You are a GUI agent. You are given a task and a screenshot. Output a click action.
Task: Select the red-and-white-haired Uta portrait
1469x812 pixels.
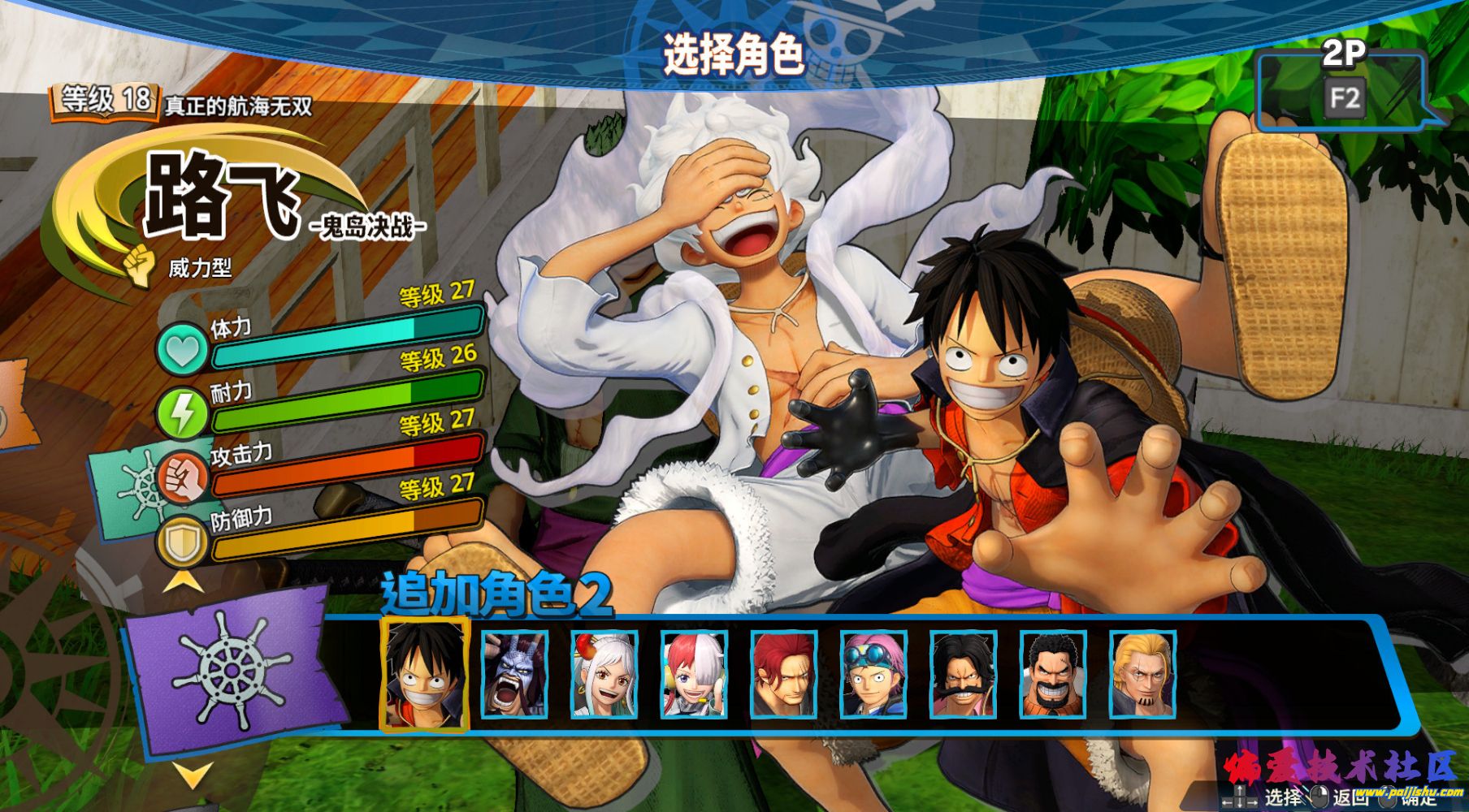[695, 675]
